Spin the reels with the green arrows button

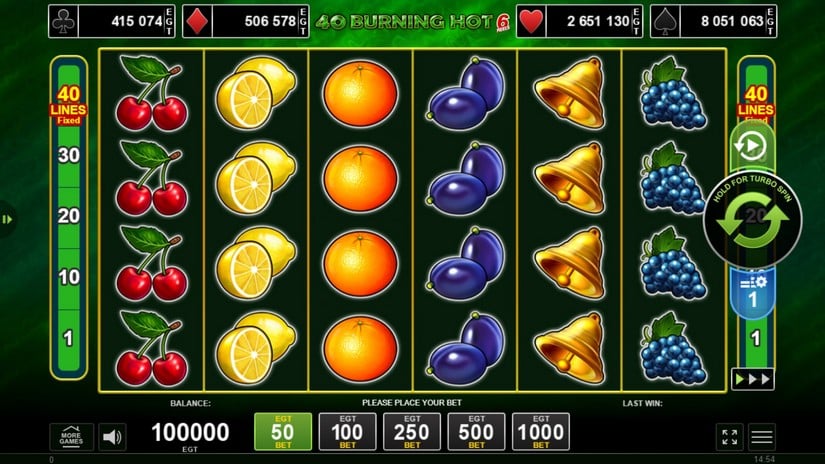click(x=752, y=221)
